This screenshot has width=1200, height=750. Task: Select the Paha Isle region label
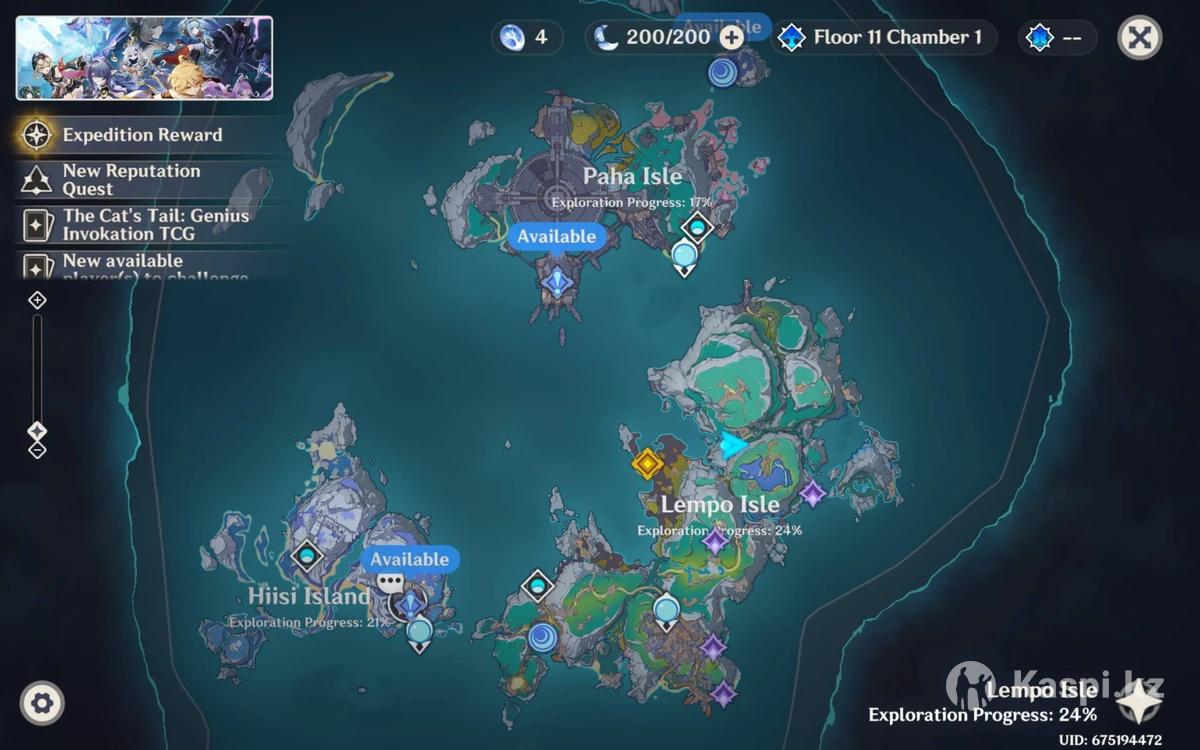(x=632, y=177)
